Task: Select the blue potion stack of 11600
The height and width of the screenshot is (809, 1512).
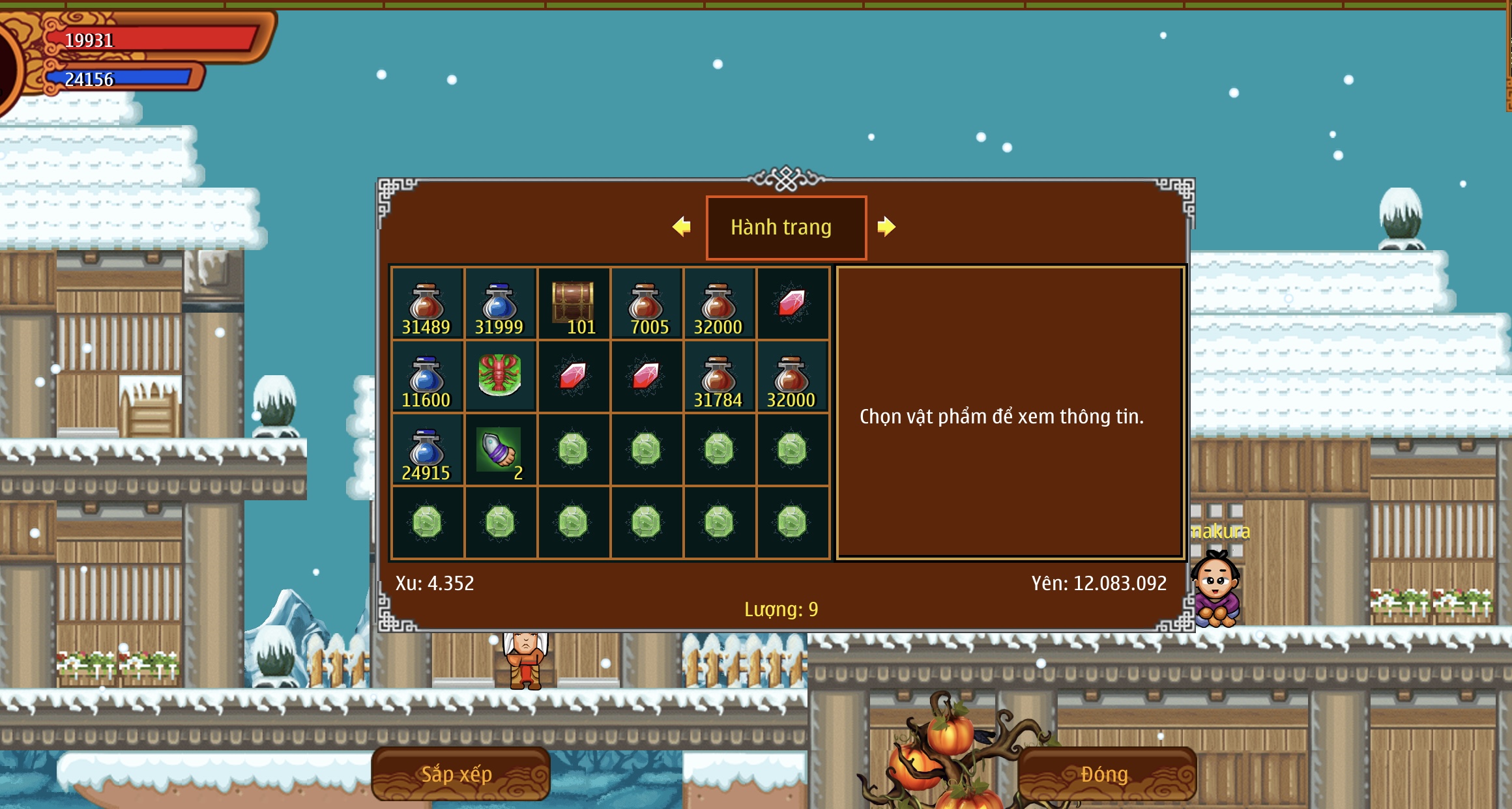Action: tap(427, 377)
